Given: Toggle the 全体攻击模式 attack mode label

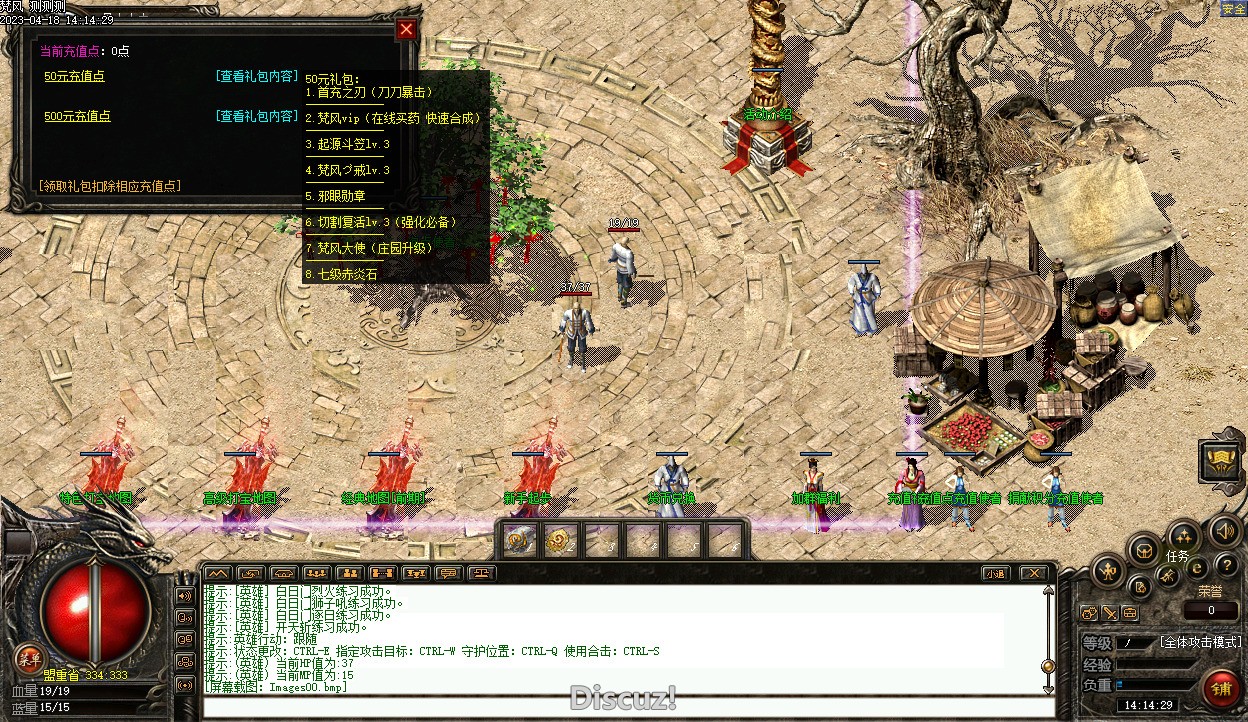Looking at the screenshot, I should click(1200, 642).
